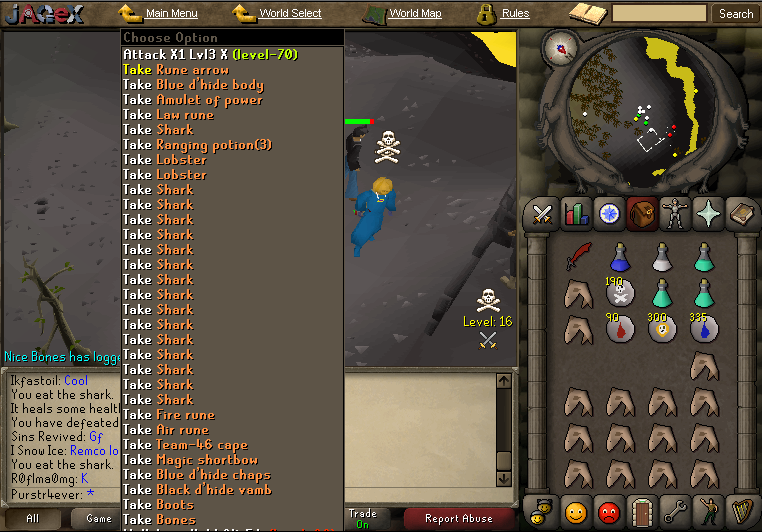Screen dimensions: 762x532
Task: Show the Game chat filter tab
Action: click(x=99, y=518)
